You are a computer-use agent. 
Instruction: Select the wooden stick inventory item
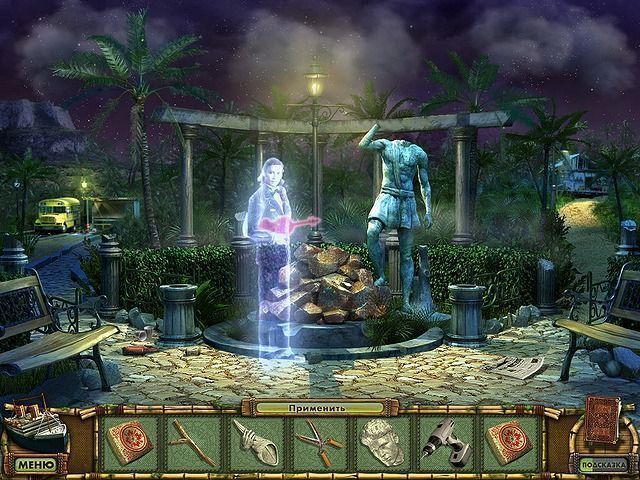tap(191, 441)
